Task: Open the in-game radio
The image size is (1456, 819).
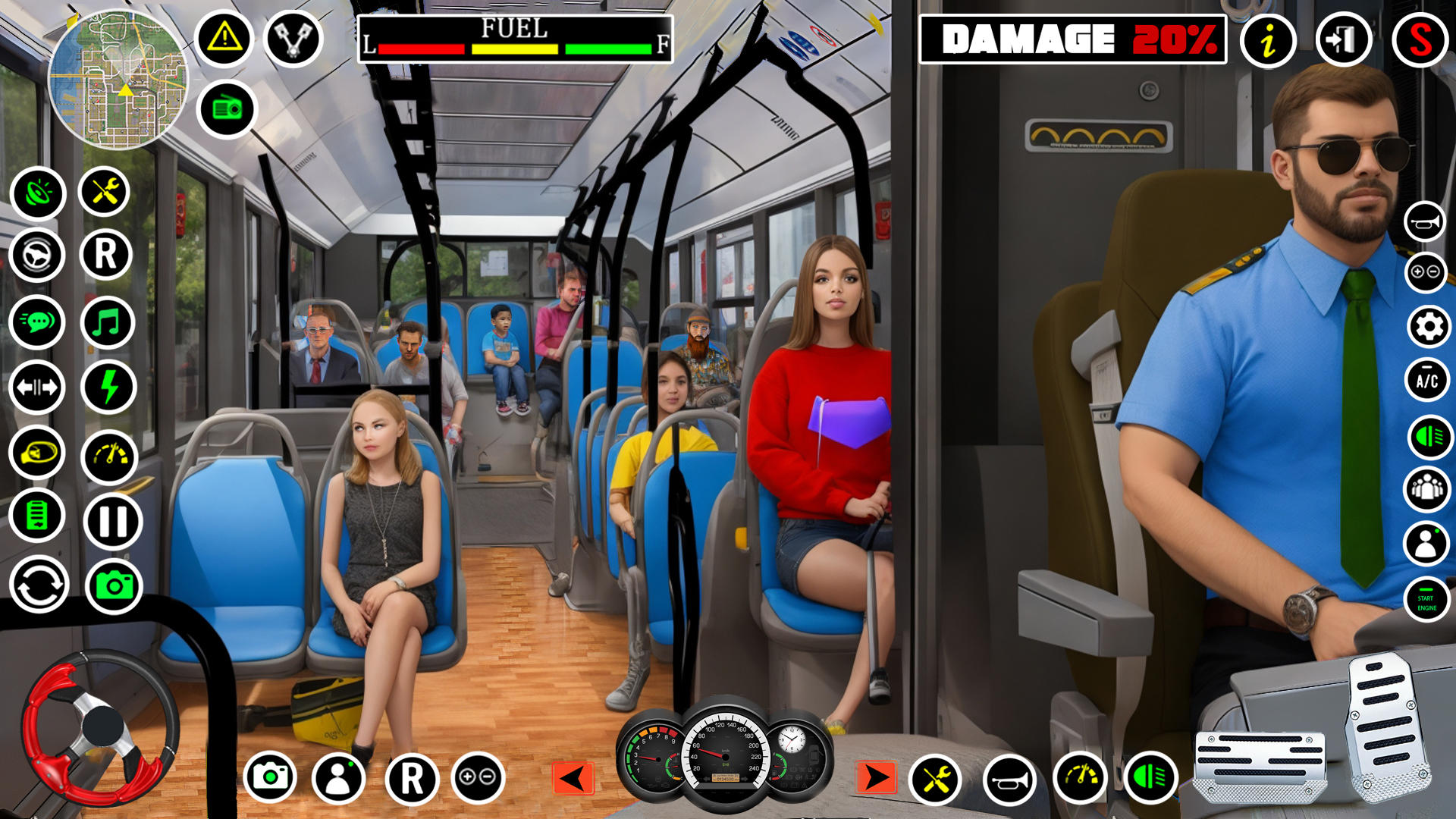Action: (x=227, y=109)
